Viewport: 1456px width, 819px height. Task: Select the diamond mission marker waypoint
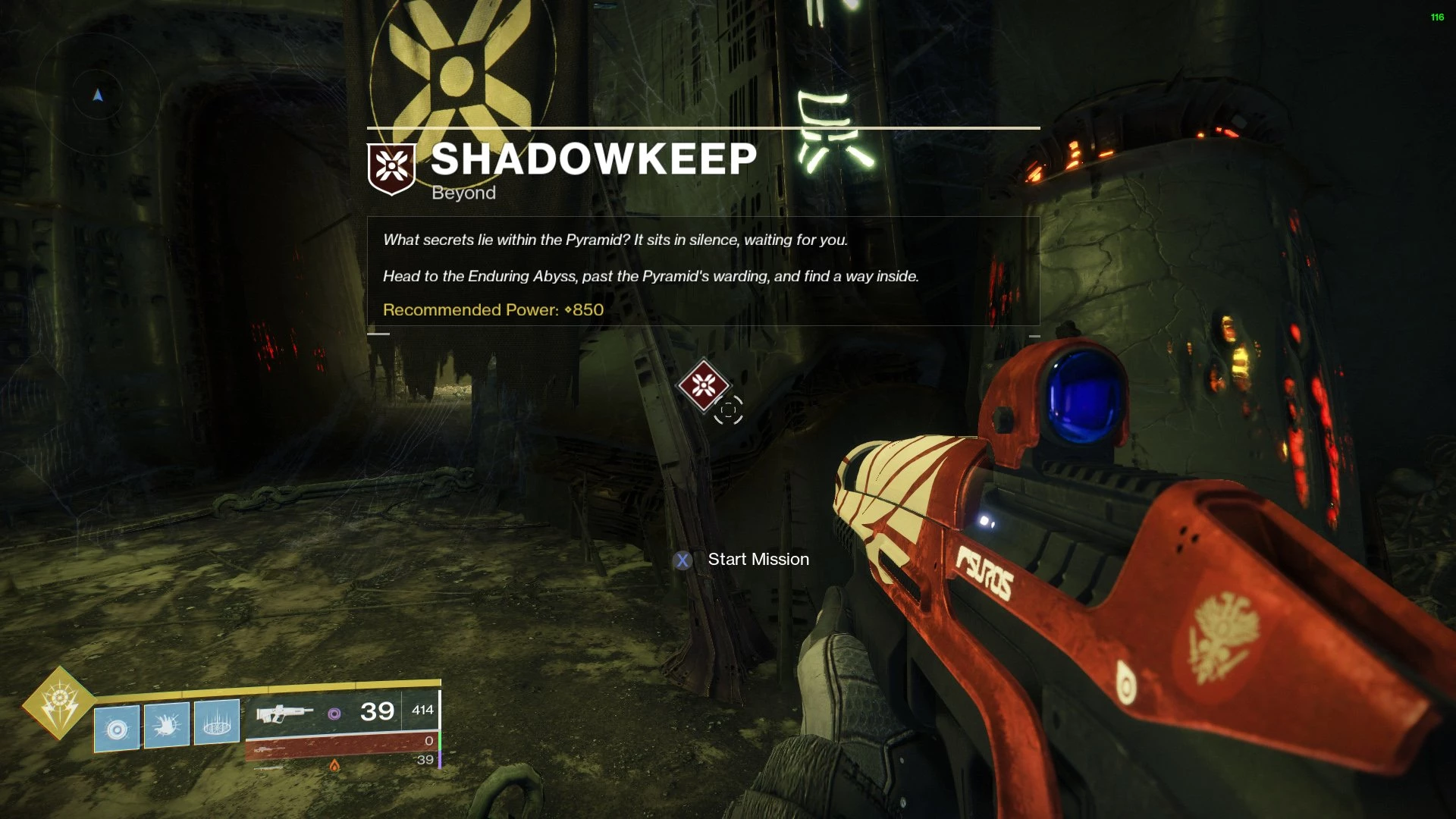704,385
